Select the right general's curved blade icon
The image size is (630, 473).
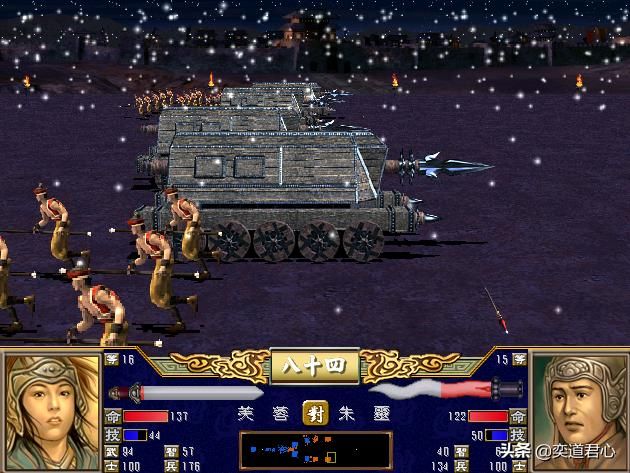click(x=442, y=390)
